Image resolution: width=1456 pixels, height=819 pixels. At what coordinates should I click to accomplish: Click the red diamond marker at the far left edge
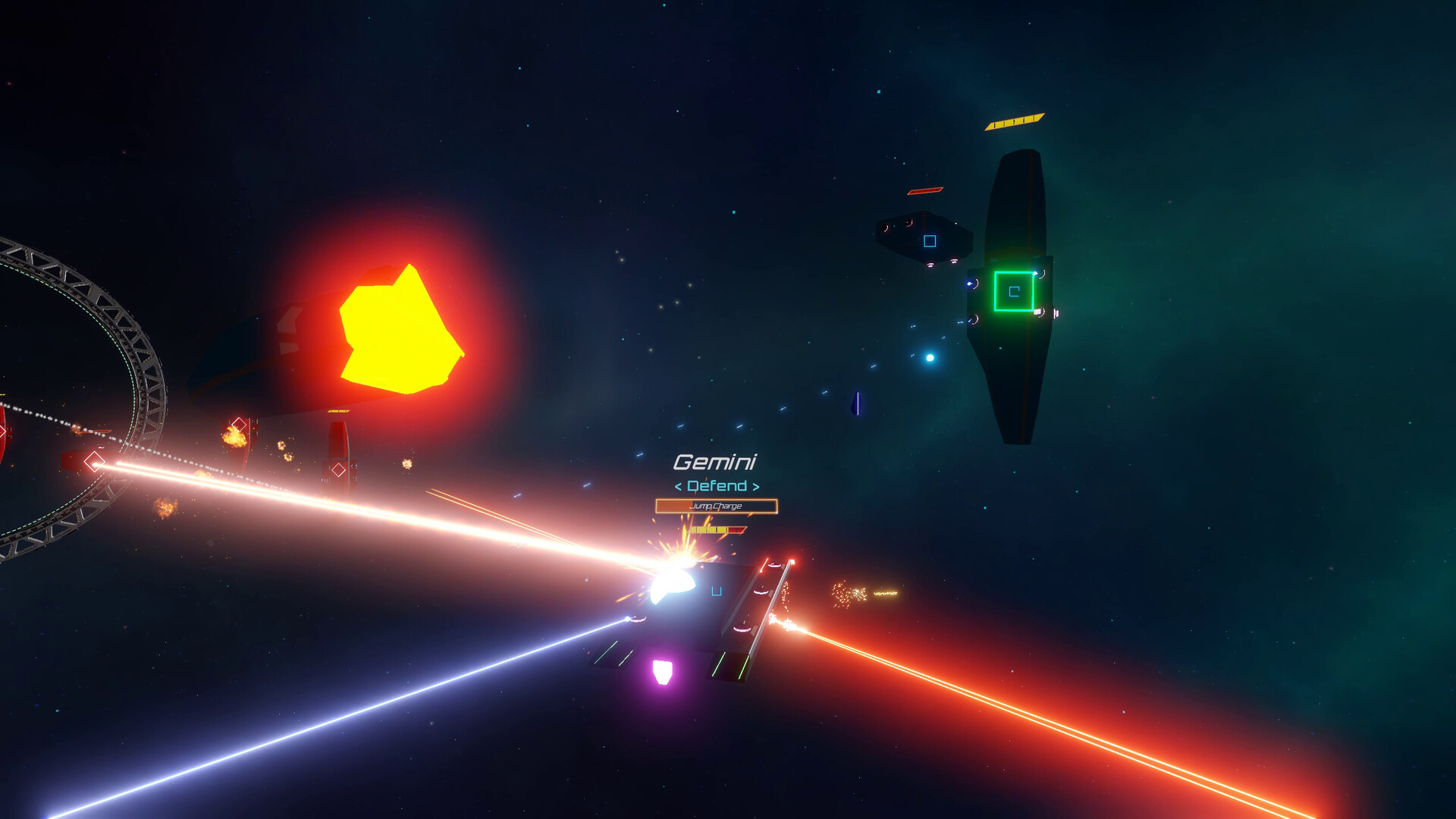click(x=4, y=431)
